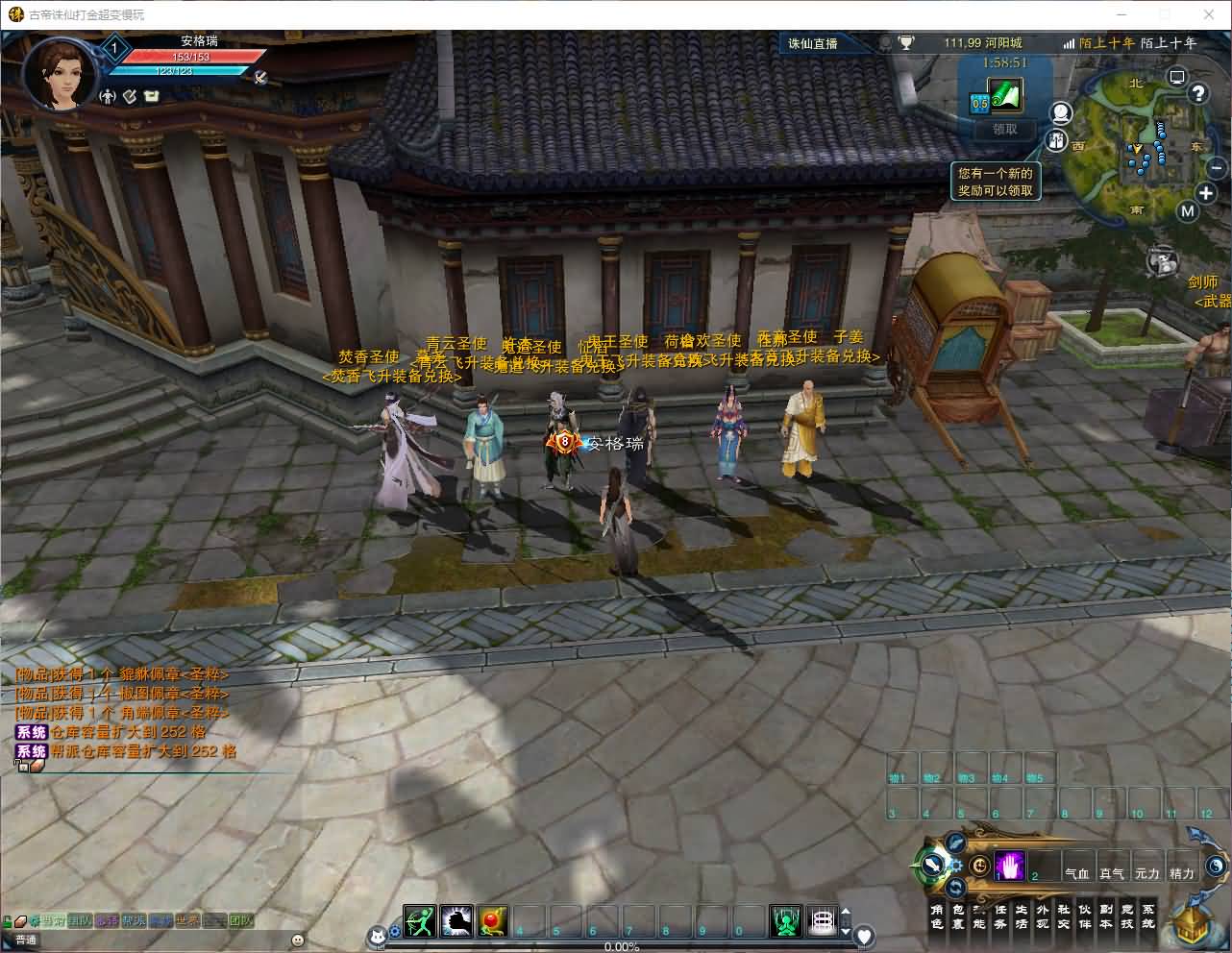
Task: Open the smiley emoticon picker in chat bar
Action: [297, 940]
